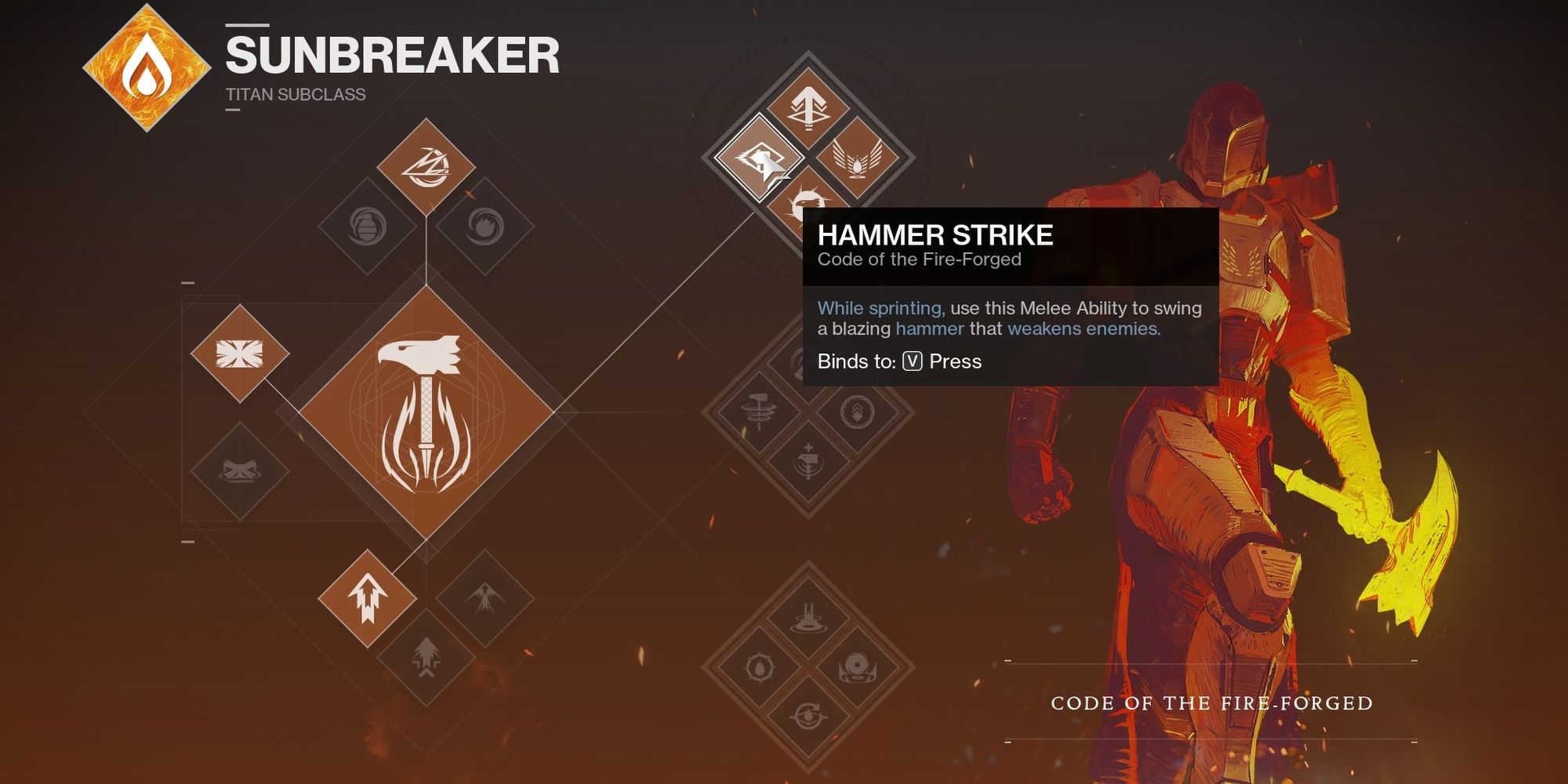Select the Hammer Strike melee icon

pos(759,159)
